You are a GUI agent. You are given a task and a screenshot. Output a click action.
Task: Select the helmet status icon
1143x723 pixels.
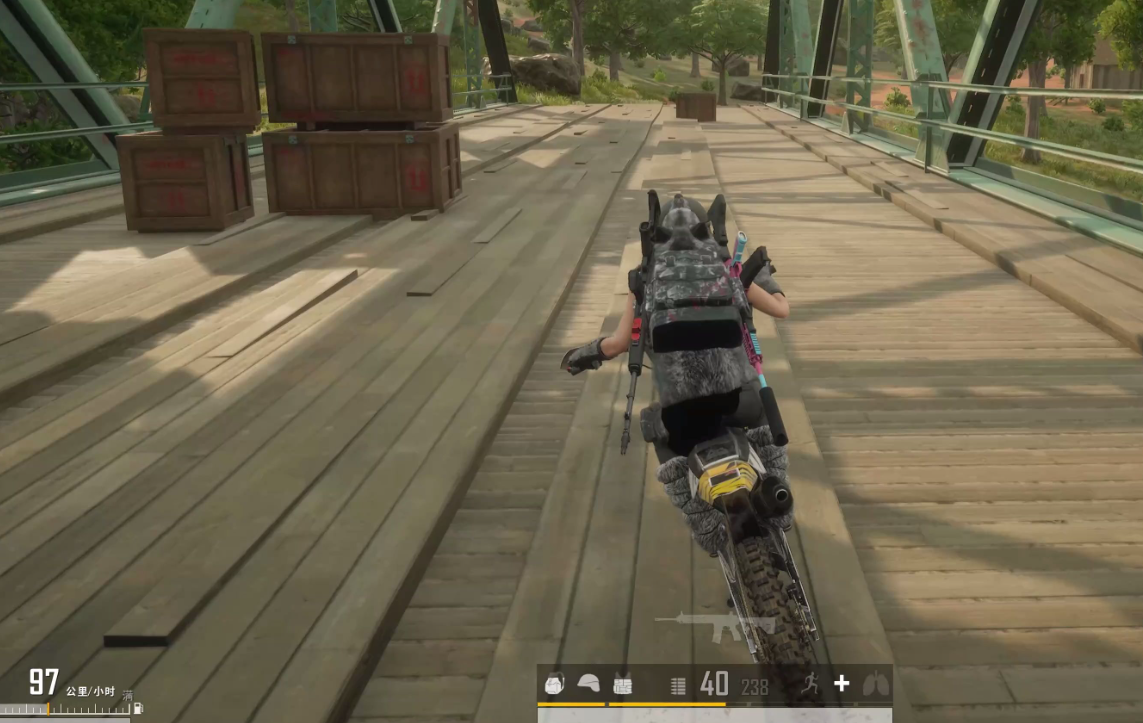[589, 684]
